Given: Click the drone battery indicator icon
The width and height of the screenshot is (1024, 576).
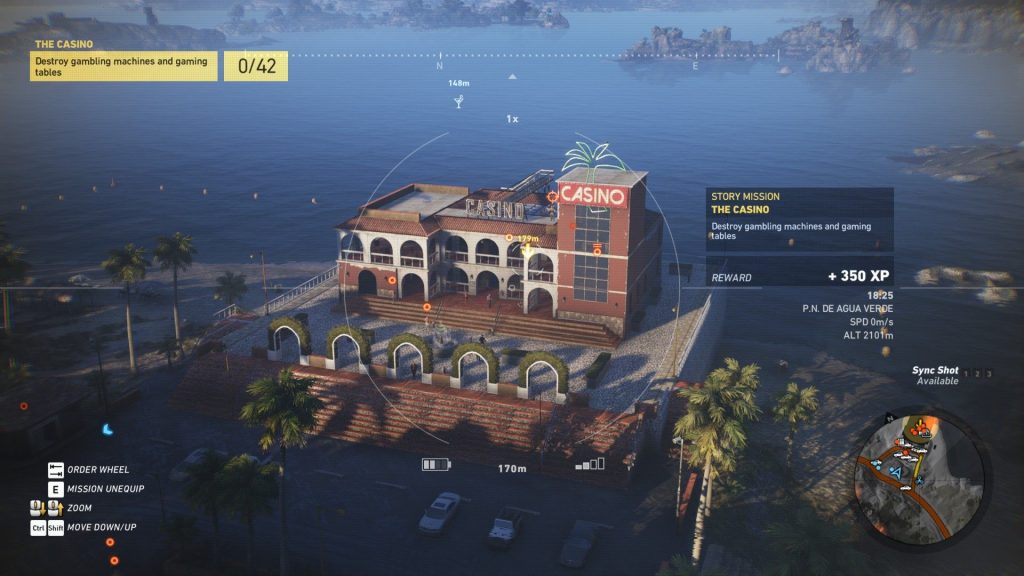Looking at the screenshot, I should coord(436,465).
